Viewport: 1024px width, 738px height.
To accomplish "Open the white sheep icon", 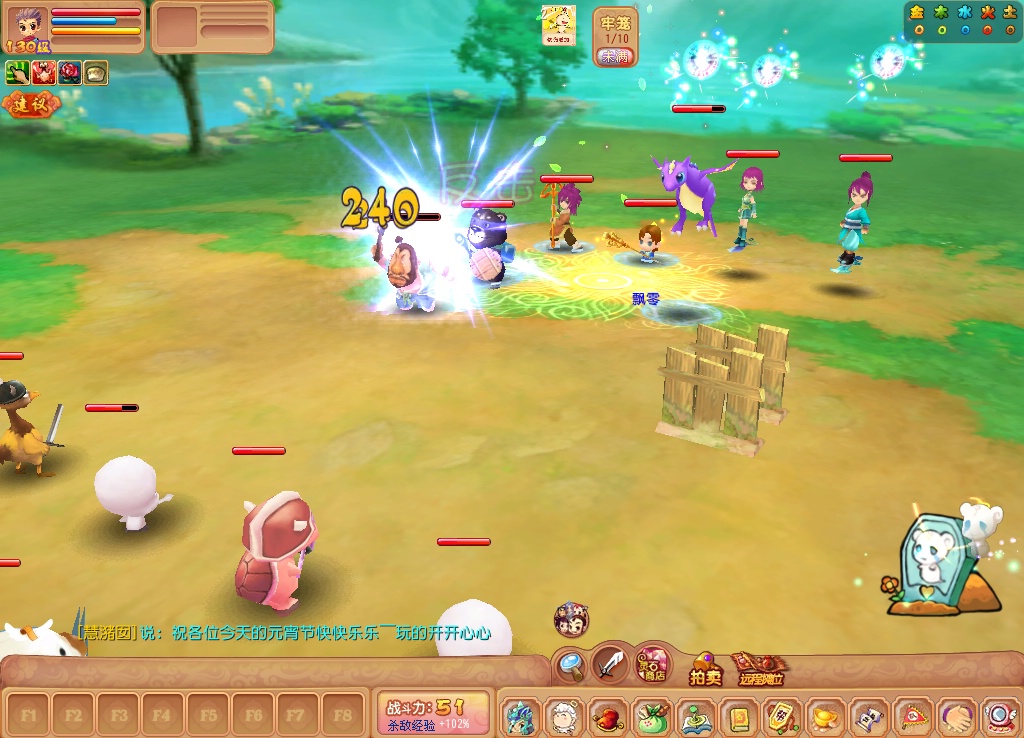I will (565, 717).
